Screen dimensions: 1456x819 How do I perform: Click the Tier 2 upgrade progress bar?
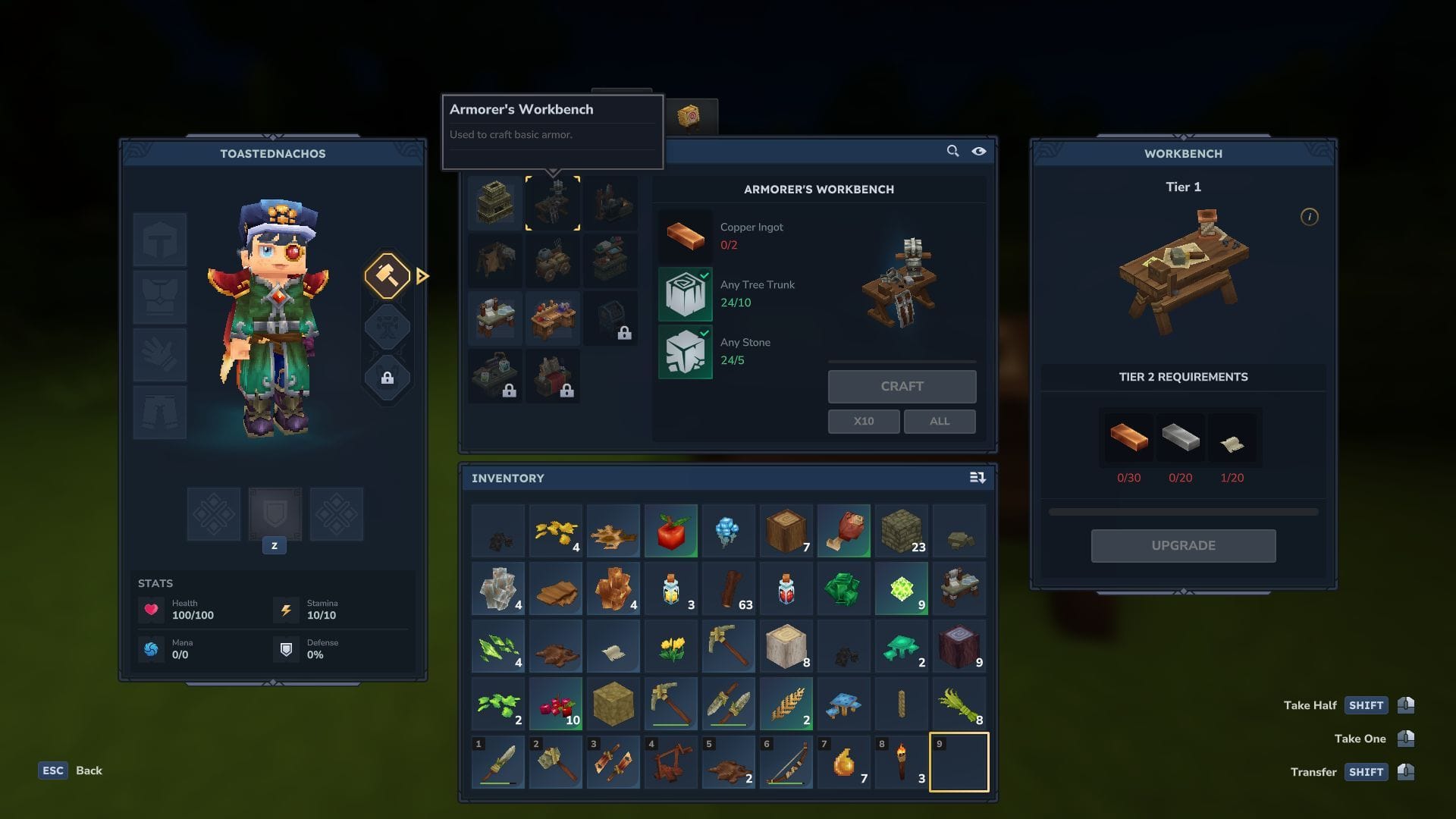pos(1183,511)
